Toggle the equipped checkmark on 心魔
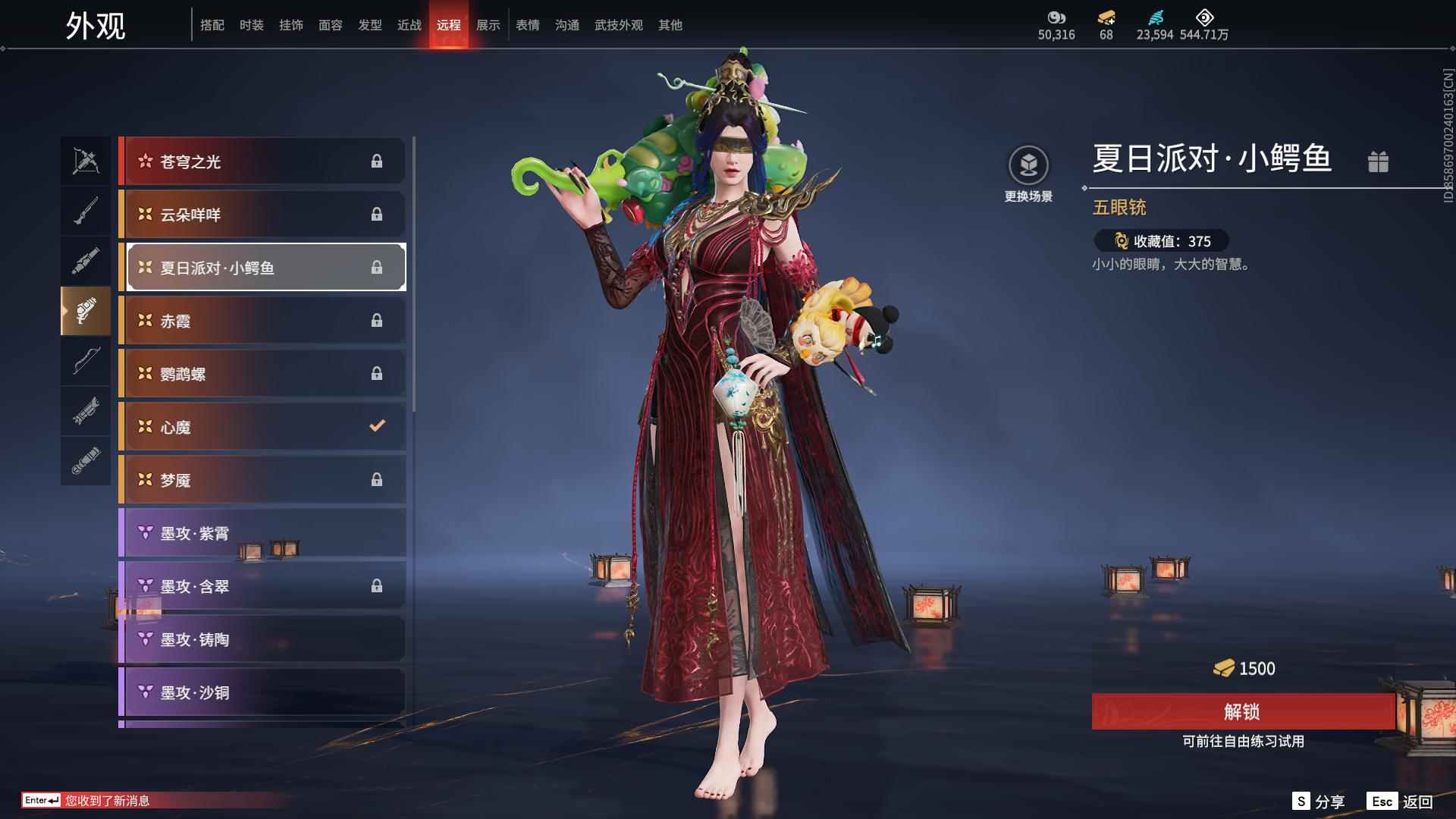This screenshot has width=1456, height=819. click(x=377, y=426)
